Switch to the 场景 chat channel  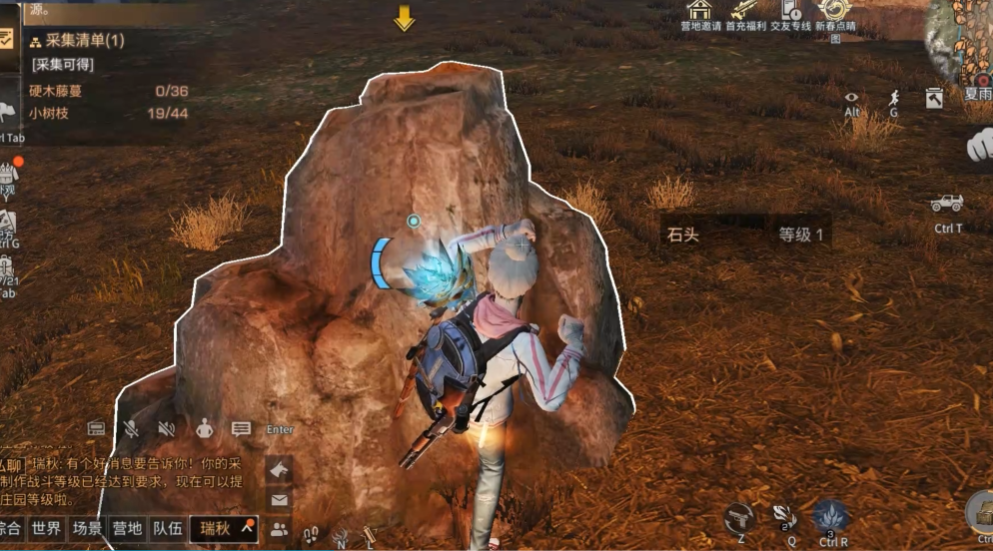pyautogui.click(x=87, y=529)
